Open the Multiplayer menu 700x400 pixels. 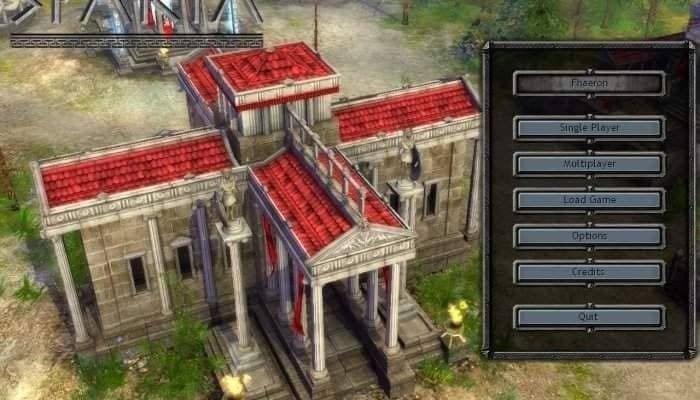[589, 164]
